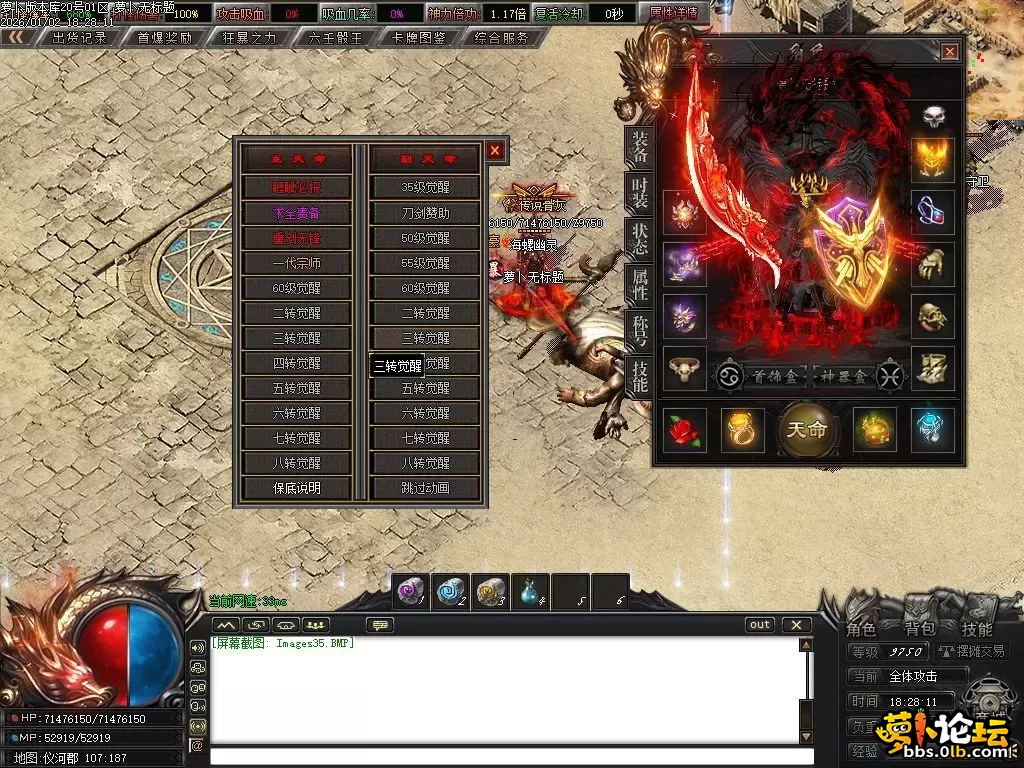The image size is (1024, 768).
Task: Close the 天命 awakening list window
Action: point(495,151)
